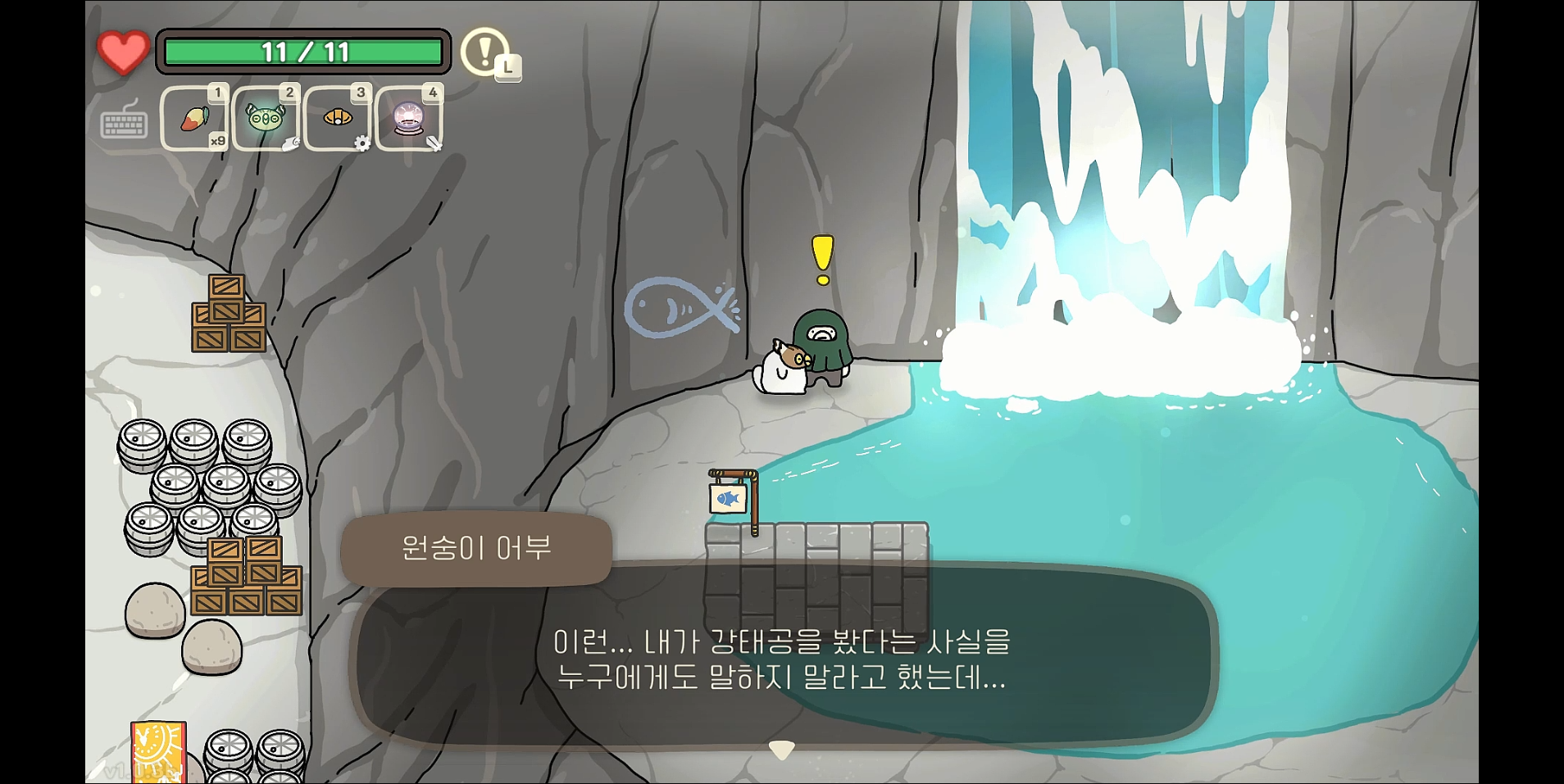Select the mango in inventory slot 1

(x=194, y=117)
